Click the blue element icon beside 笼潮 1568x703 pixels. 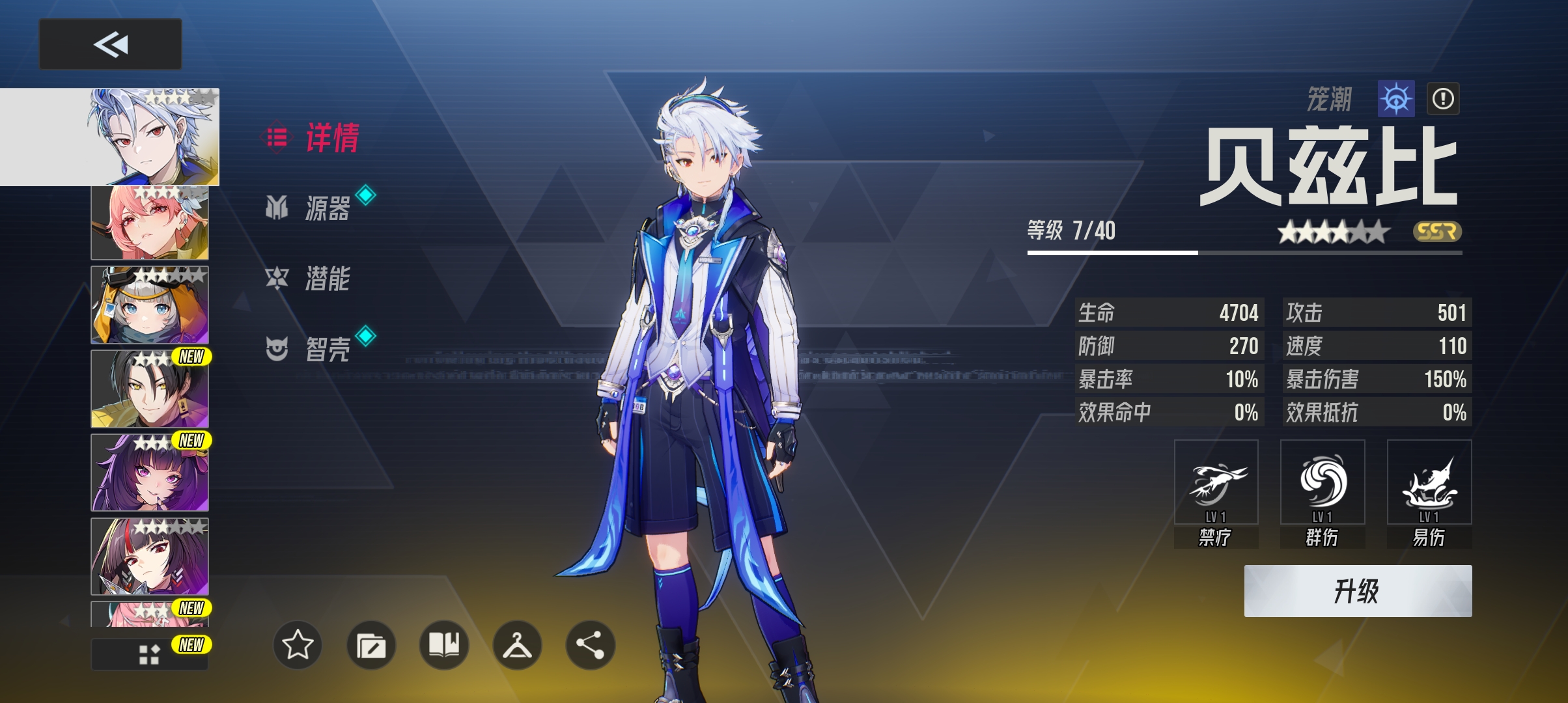pyautogui.click(x=1396, y=99)
